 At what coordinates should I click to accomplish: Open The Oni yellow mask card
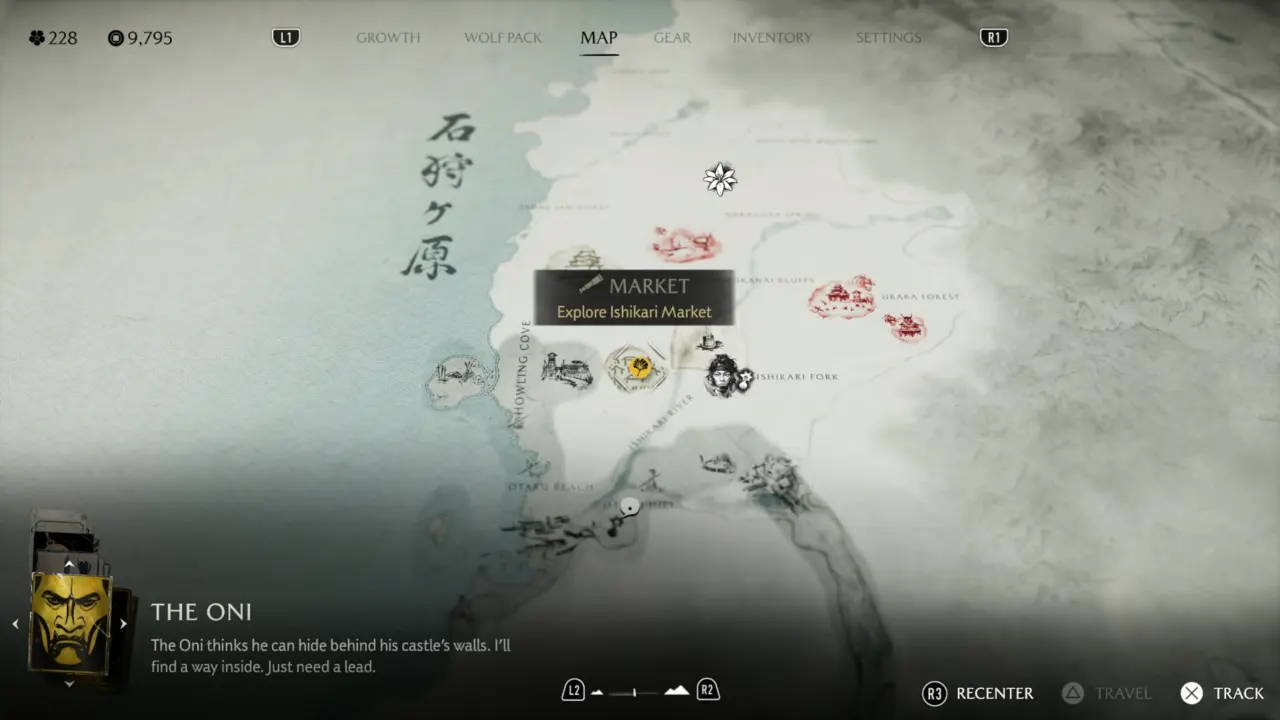click(69, 621)
